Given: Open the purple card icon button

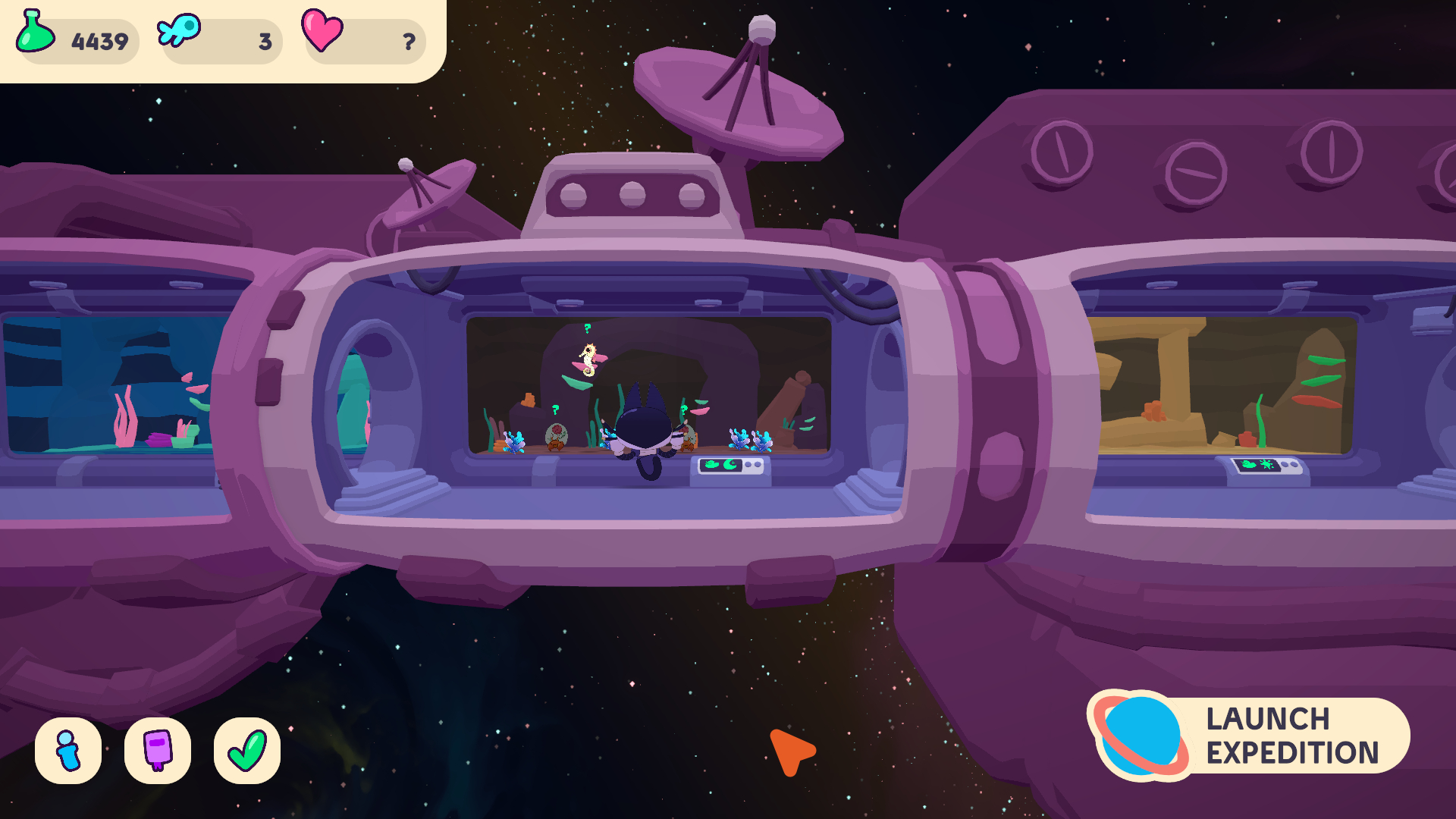Looking at the screenshot, I should (x=158, y=751).
